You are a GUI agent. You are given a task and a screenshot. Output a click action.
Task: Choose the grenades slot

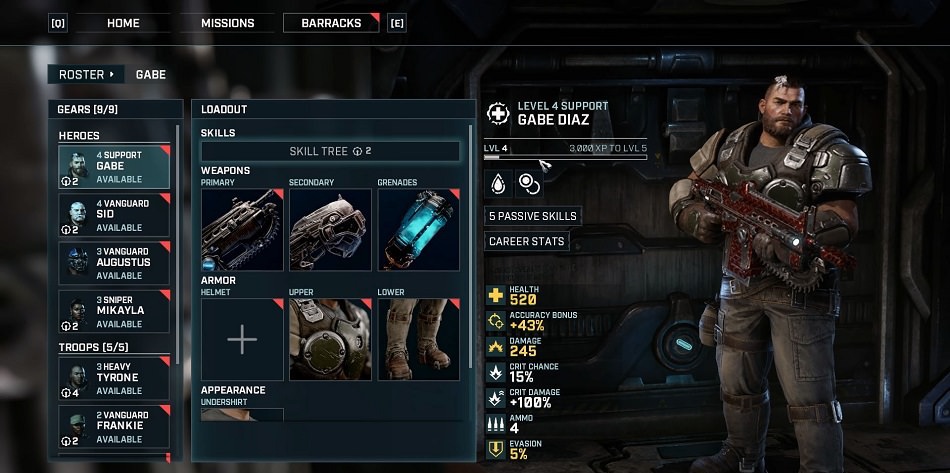pyautogui.click(x=418, y=230)
